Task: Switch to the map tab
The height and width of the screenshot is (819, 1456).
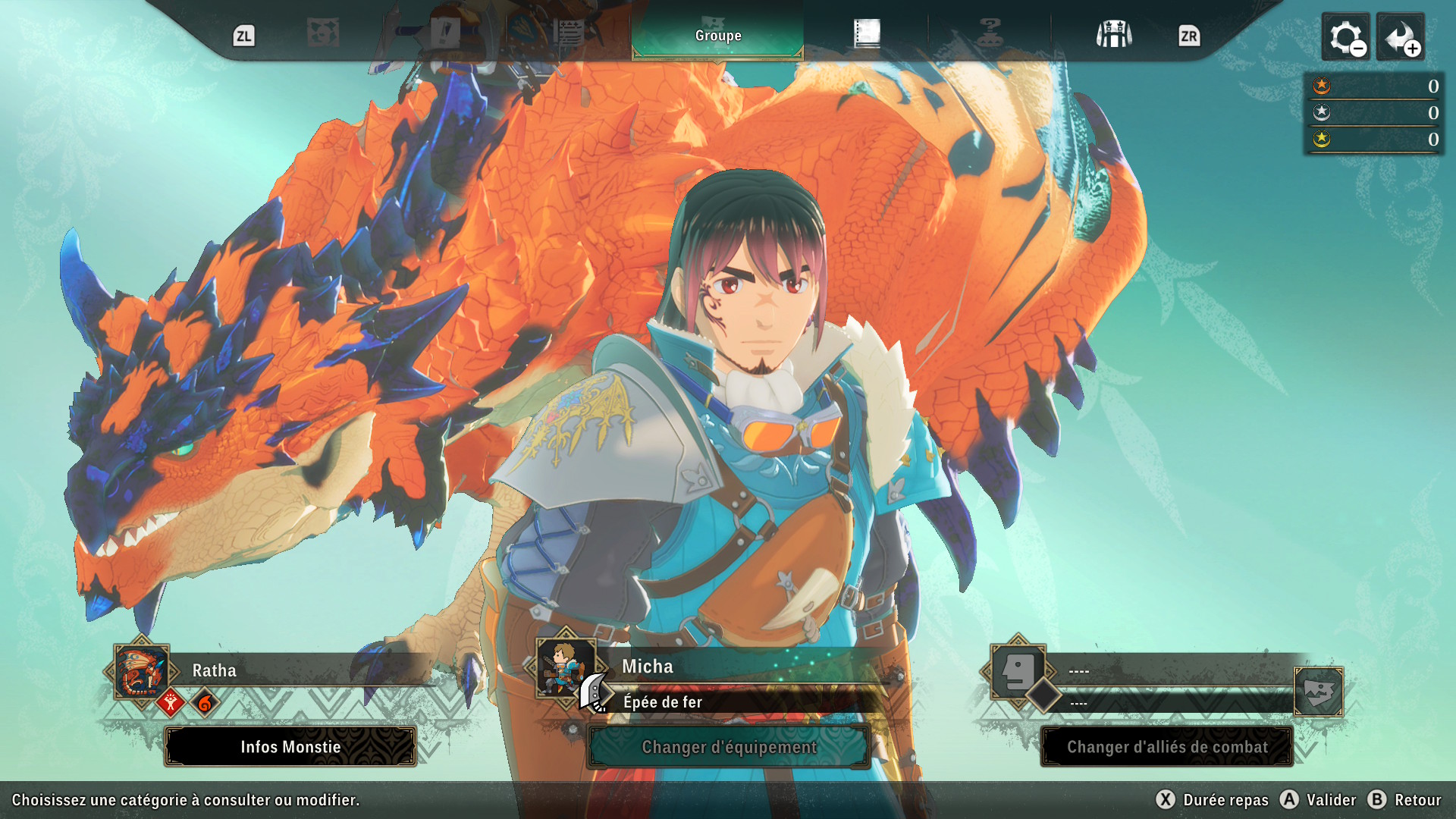Action: coord(323,33)
